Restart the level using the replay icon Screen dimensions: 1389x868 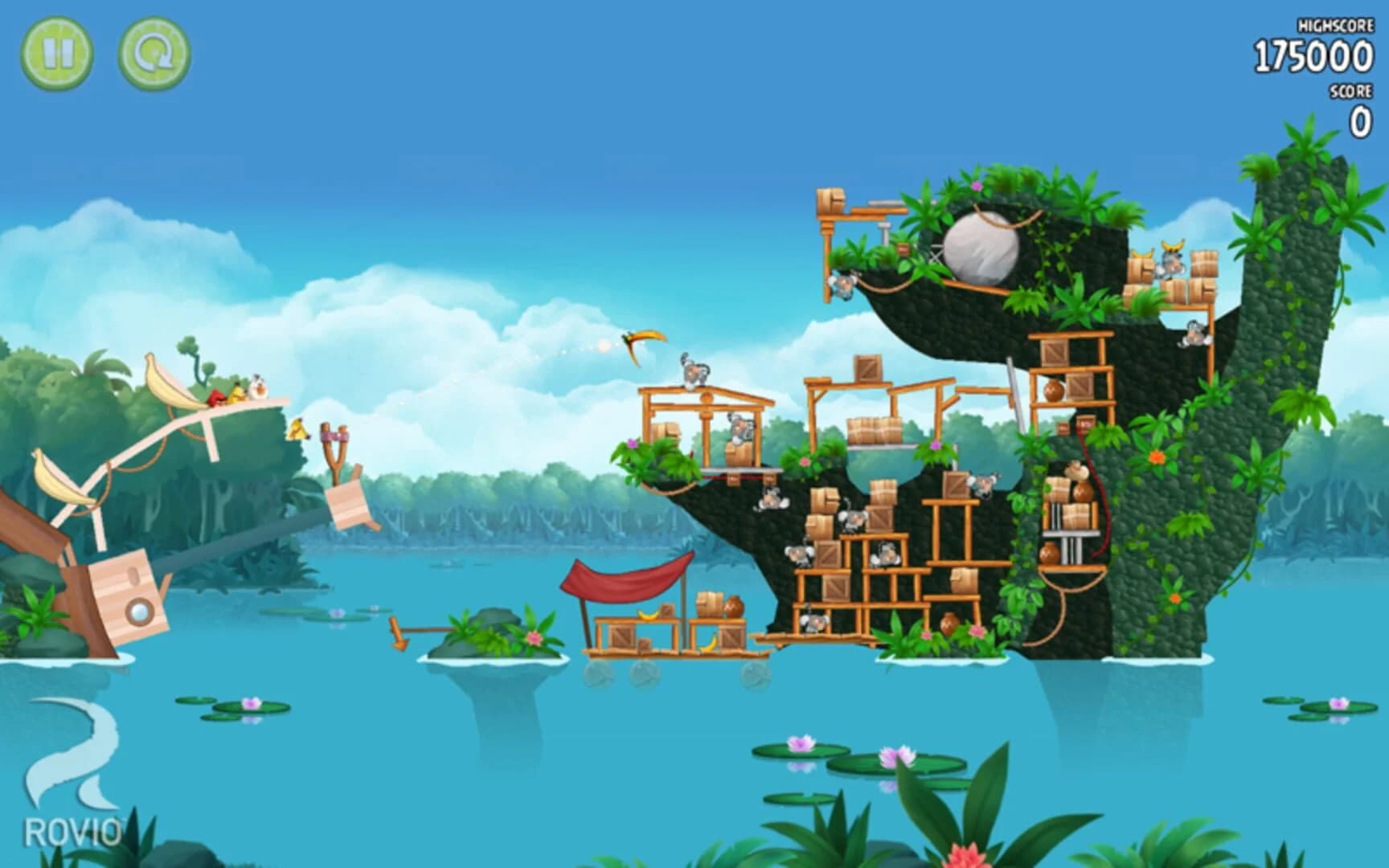coord(155,55)
